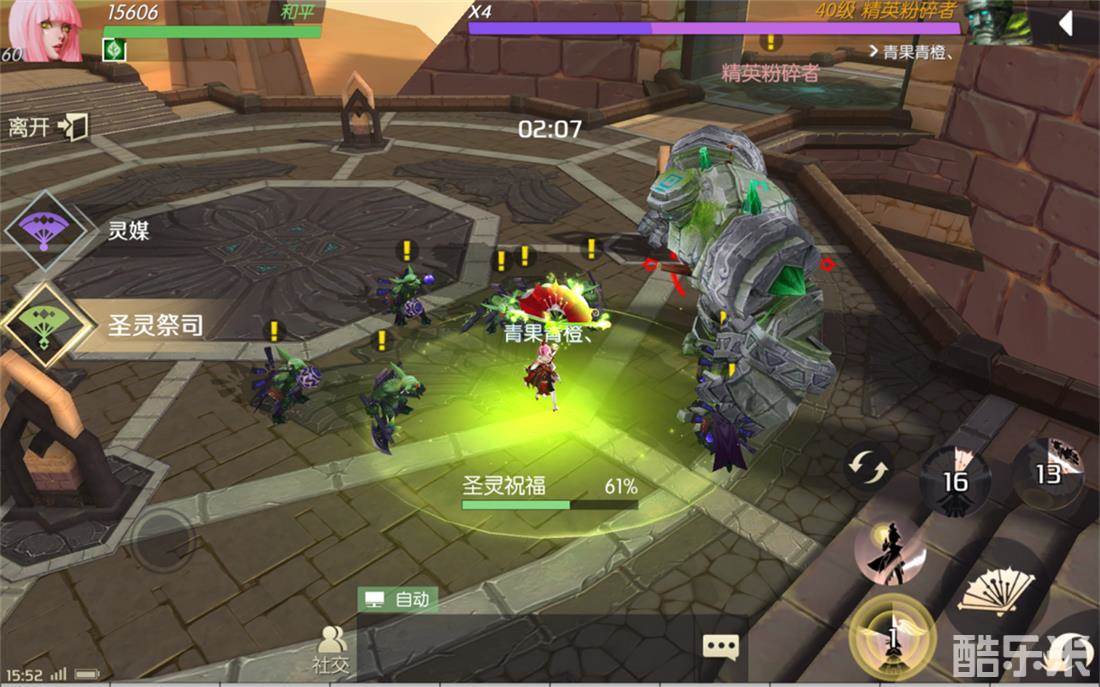Open the chat bubble button
Image resolution: width=1100 pixels, height=687 pixels.
[720, 647]
